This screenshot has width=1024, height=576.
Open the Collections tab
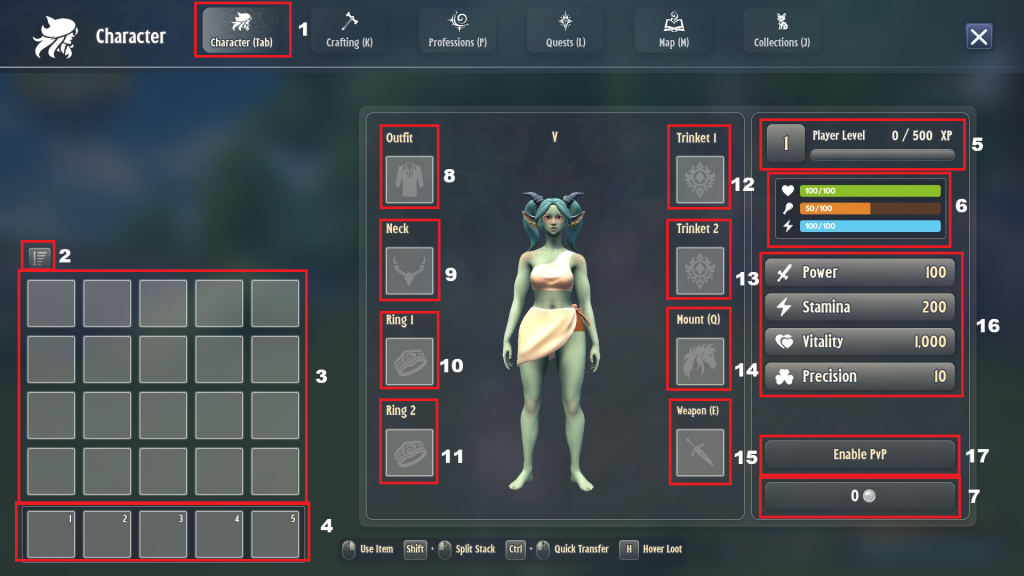(781, 30)
